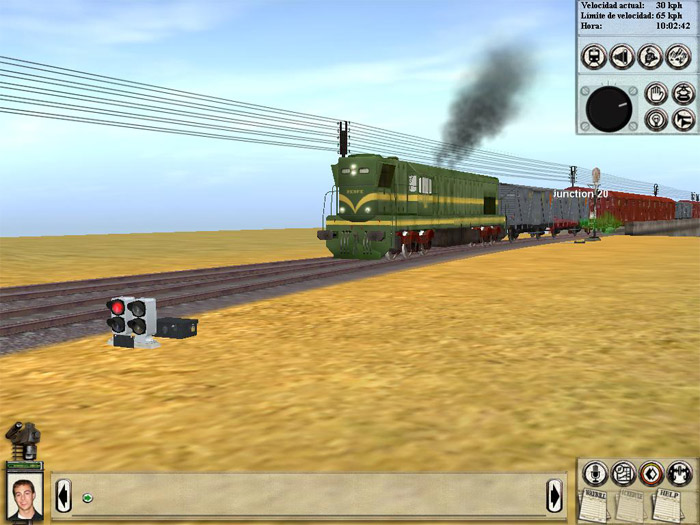Open the map chart button
This screenshot has width=700, height=525.
tap(623, 473)
